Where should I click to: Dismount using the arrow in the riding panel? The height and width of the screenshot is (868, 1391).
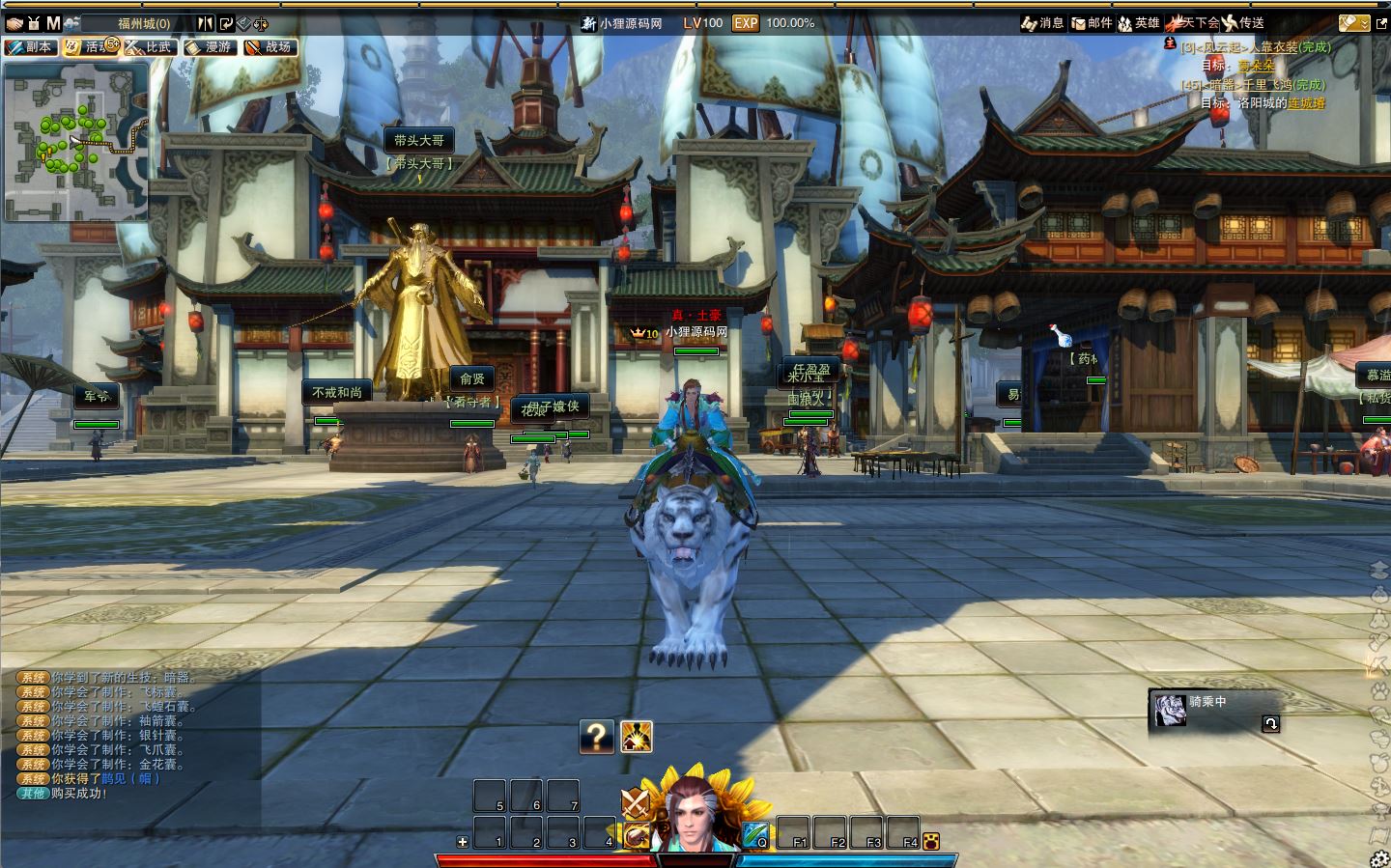coord(1270,723)
